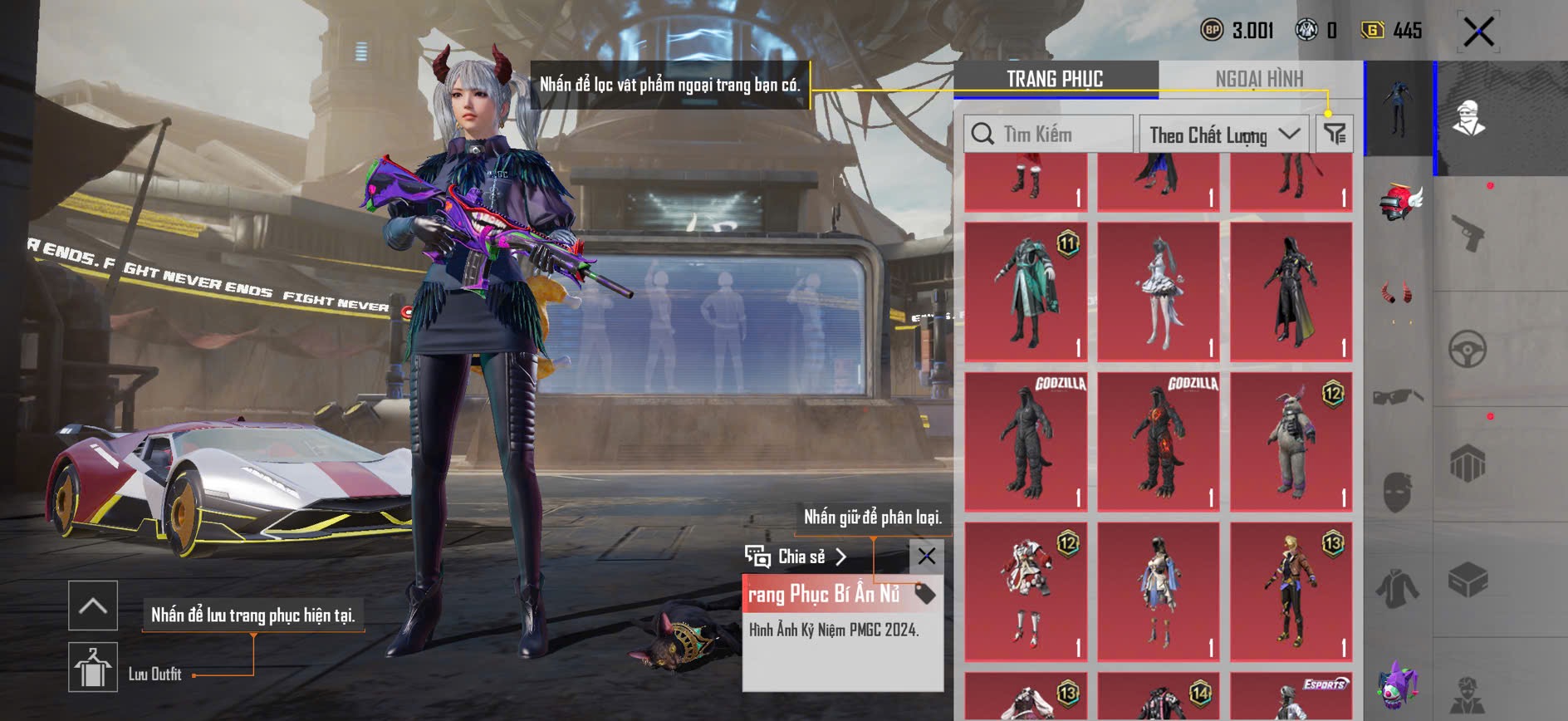Image resolution: width=1568 pixels, height=721 pixels.
Task: Select the Trang Phục tab
Action: [x=1055, y=79]
